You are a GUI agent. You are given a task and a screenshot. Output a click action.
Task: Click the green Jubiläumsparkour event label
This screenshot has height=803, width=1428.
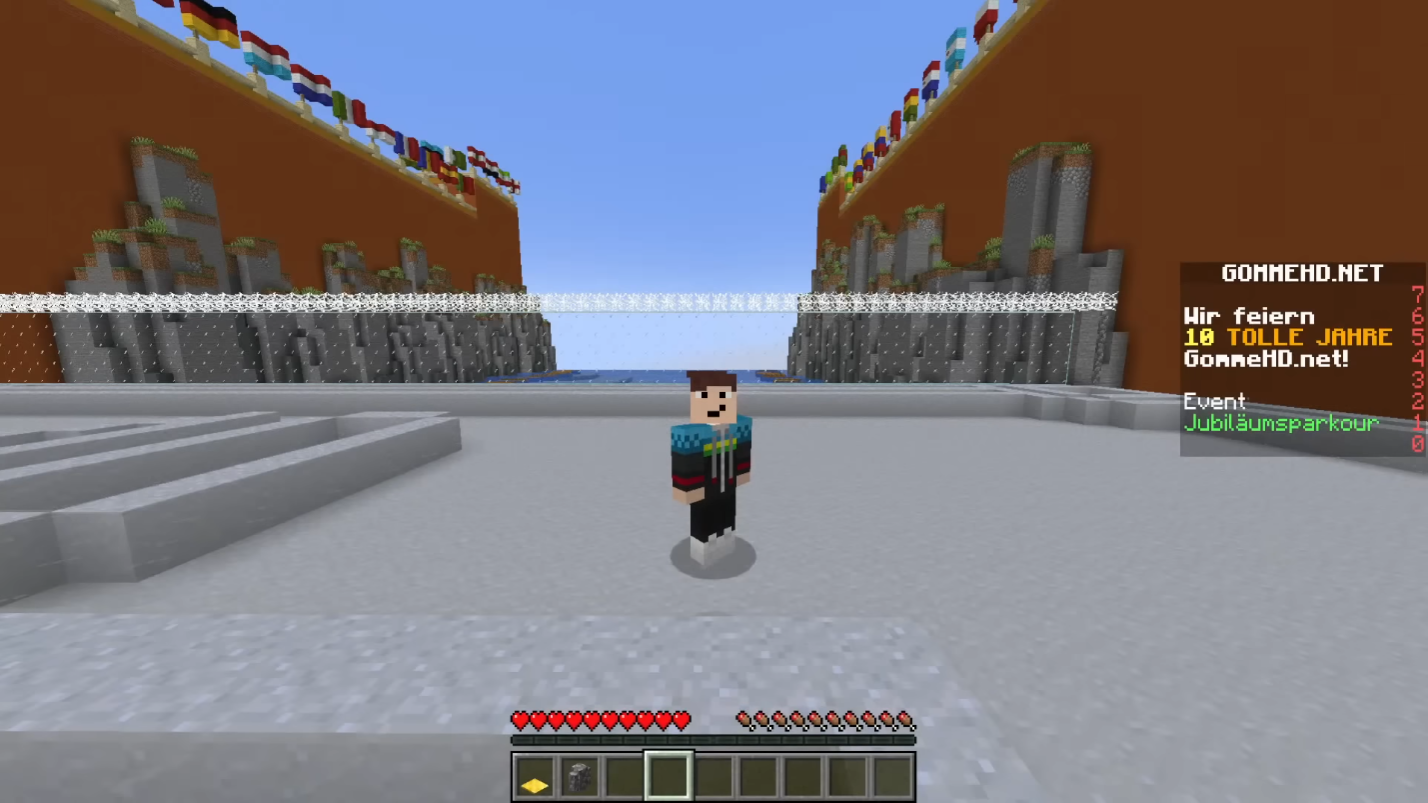tap(1281, 423)
